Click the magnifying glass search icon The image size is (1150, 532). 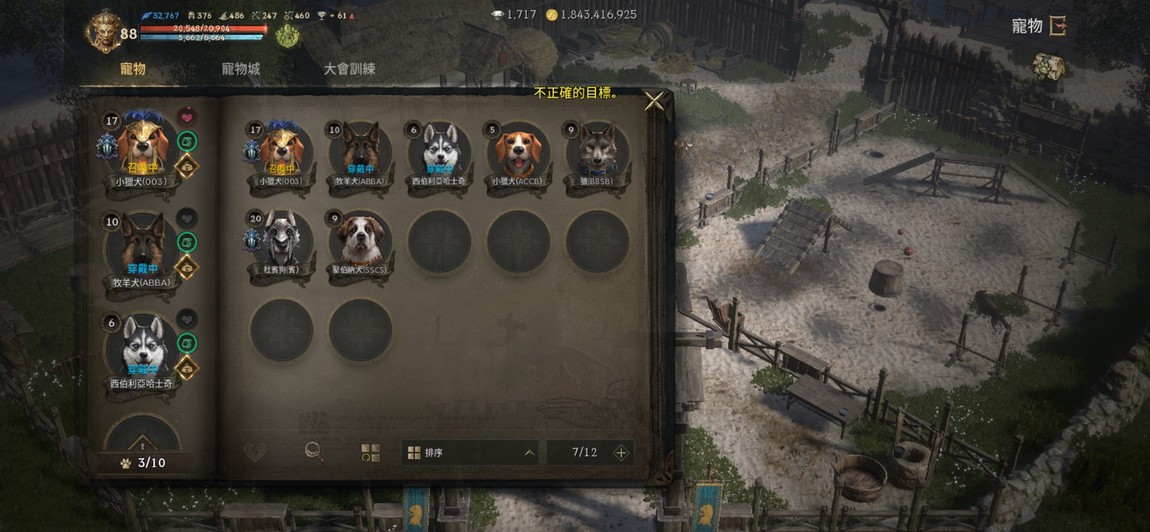pos(314,452)
